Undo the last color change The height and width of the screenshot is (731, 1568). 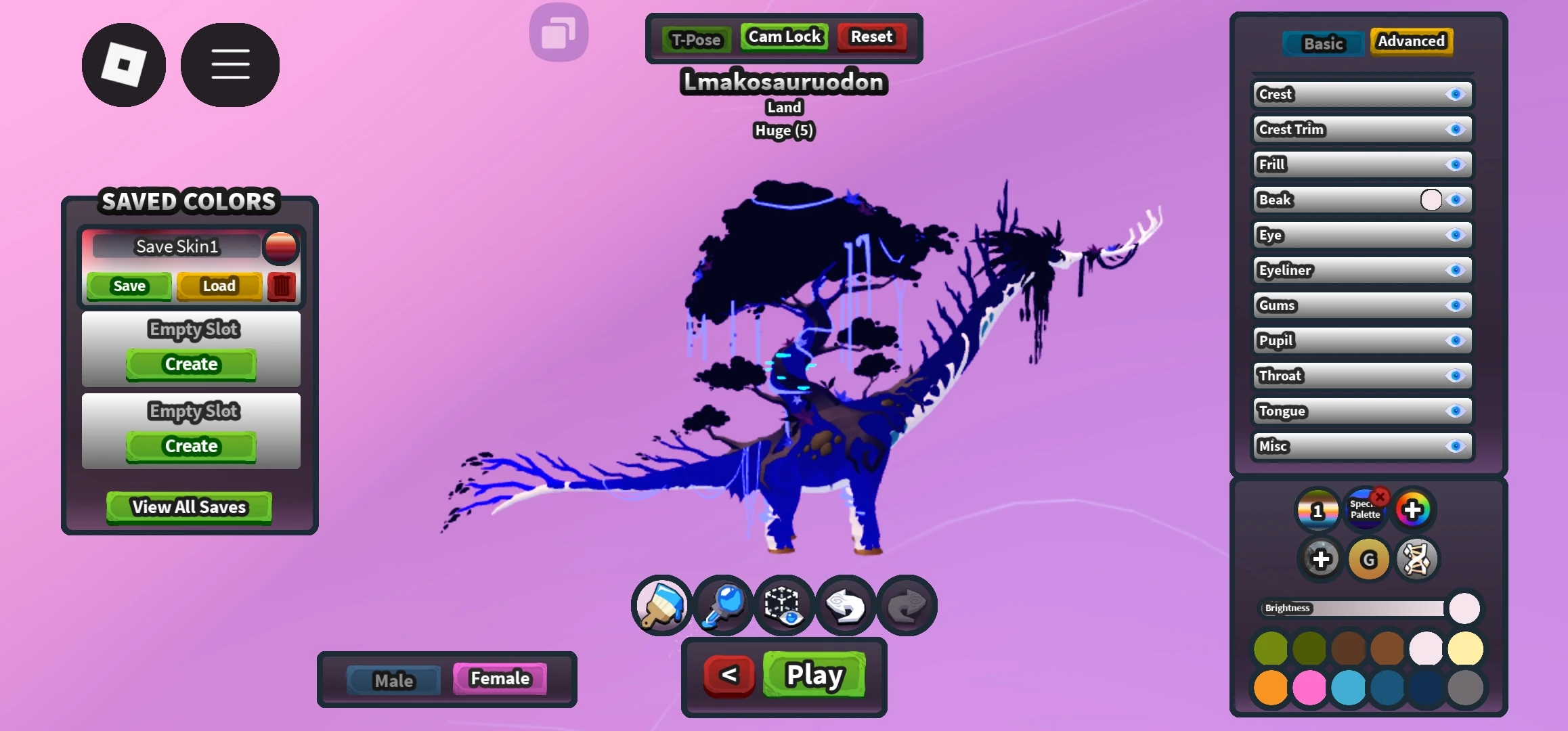pyautogui.click(x=845, y=606)
